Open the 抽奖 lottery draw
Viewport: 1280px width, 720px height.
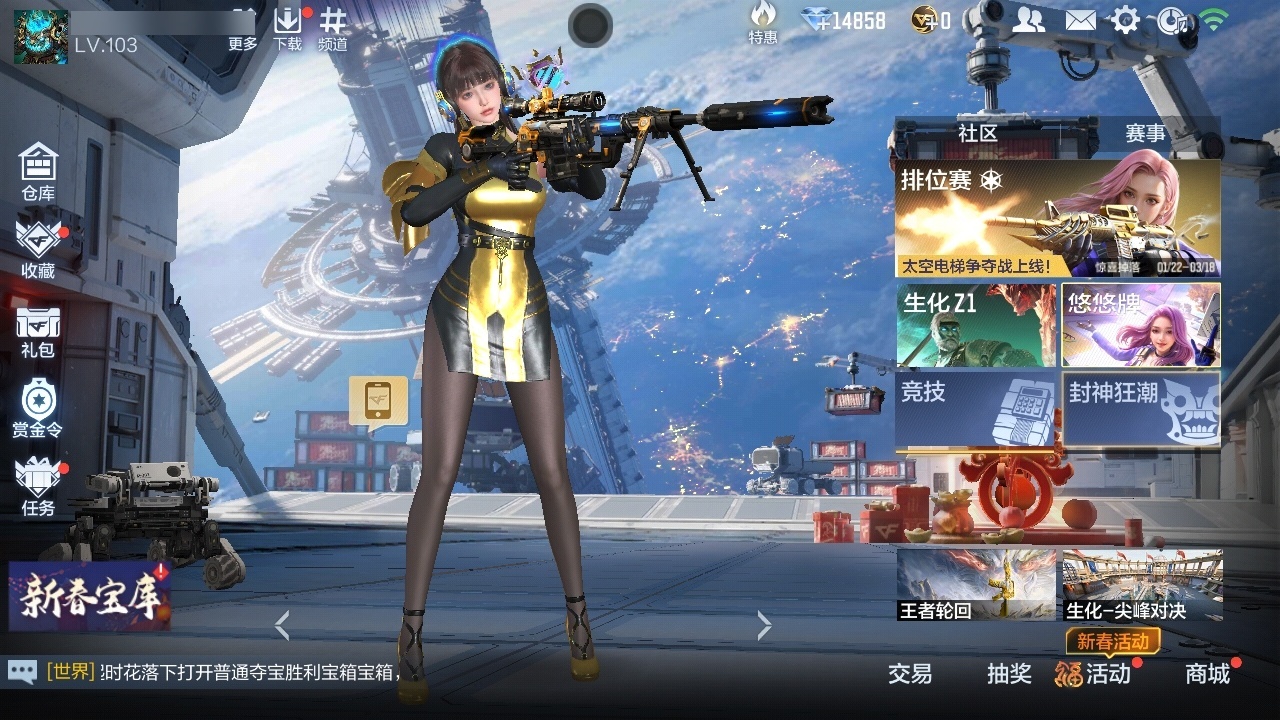pyautogui.click(x=1009, y=674)
